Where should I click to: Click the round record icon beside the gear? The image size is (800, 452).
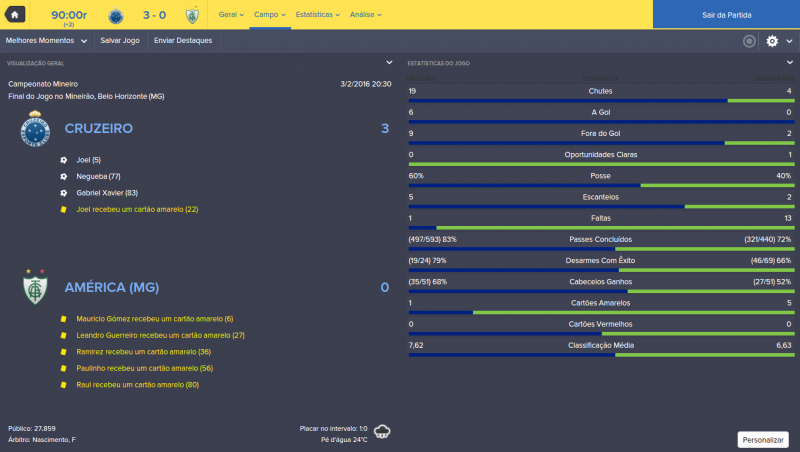tap(749, 41)
